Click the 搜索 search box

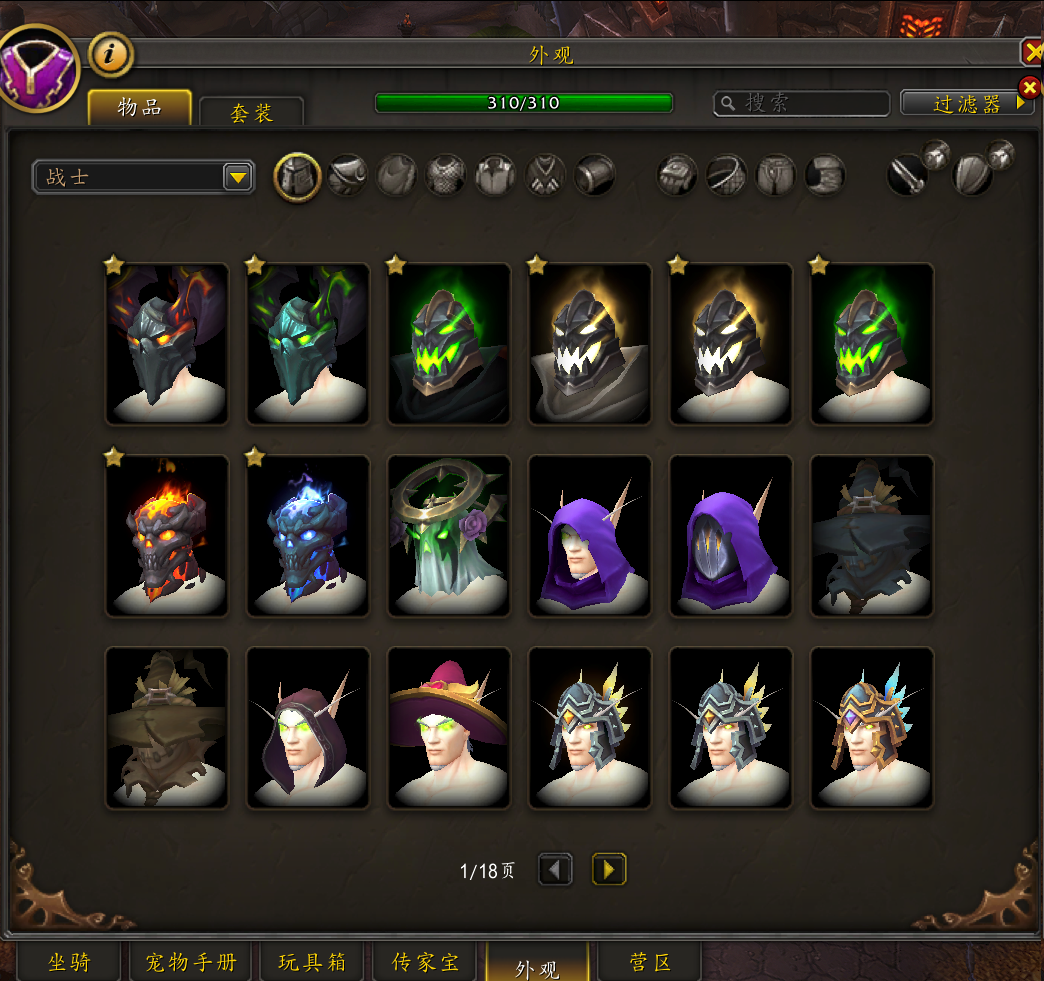tap(802, 103)
